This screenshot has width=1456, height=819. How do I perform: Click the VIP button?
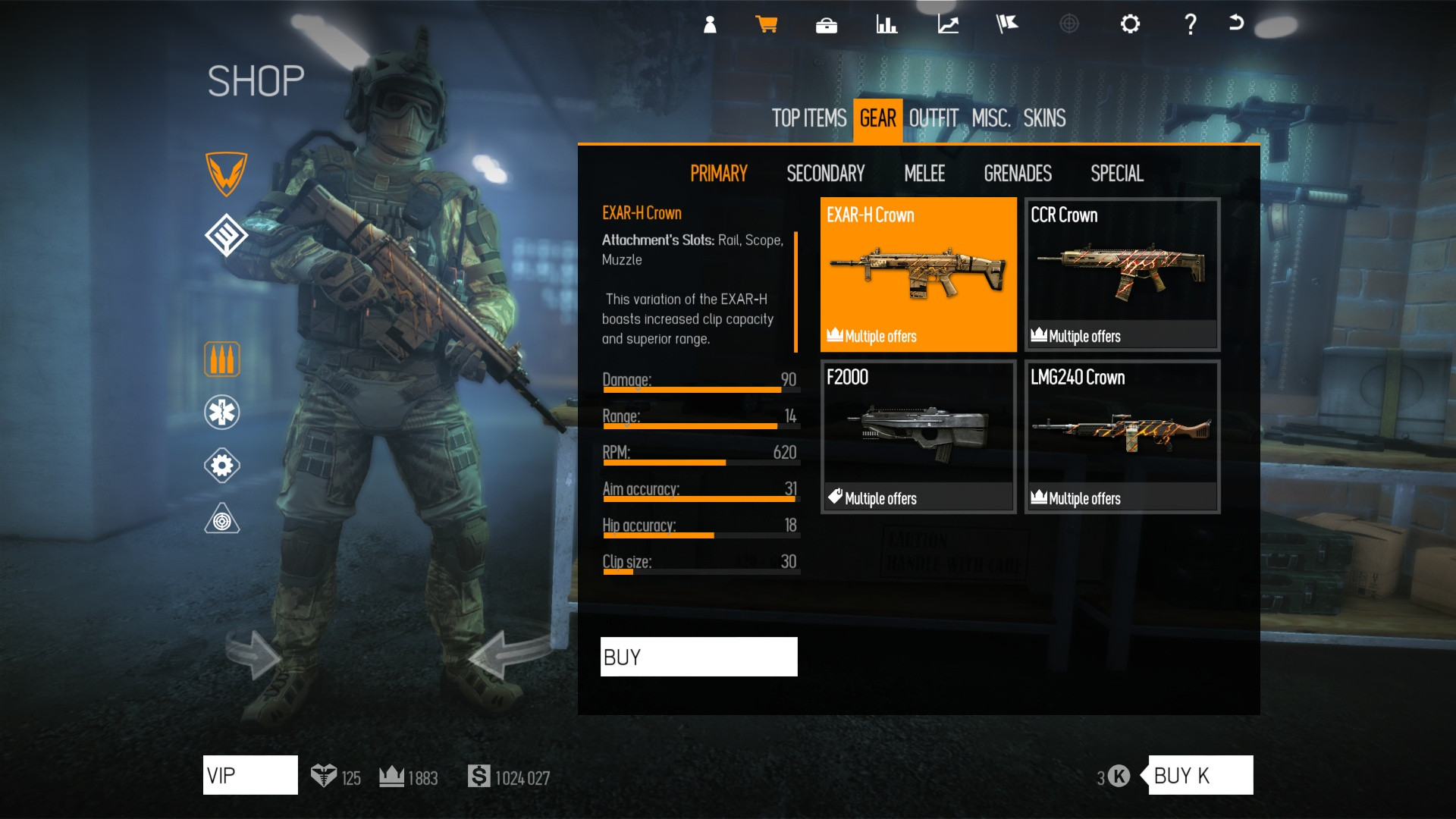250,775
